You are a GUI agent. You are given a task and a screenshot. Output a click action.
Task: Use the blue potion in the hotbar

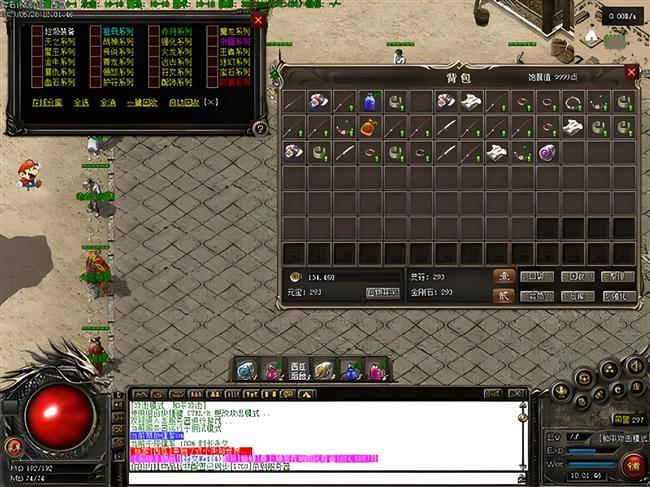[x=350, y=371]
